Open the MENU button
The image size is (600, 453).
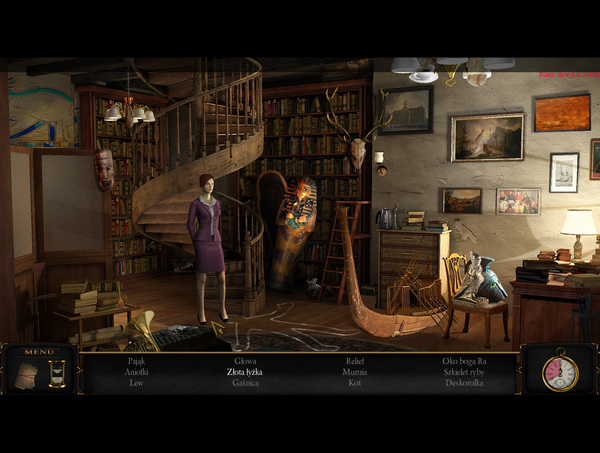click(40, 352)
